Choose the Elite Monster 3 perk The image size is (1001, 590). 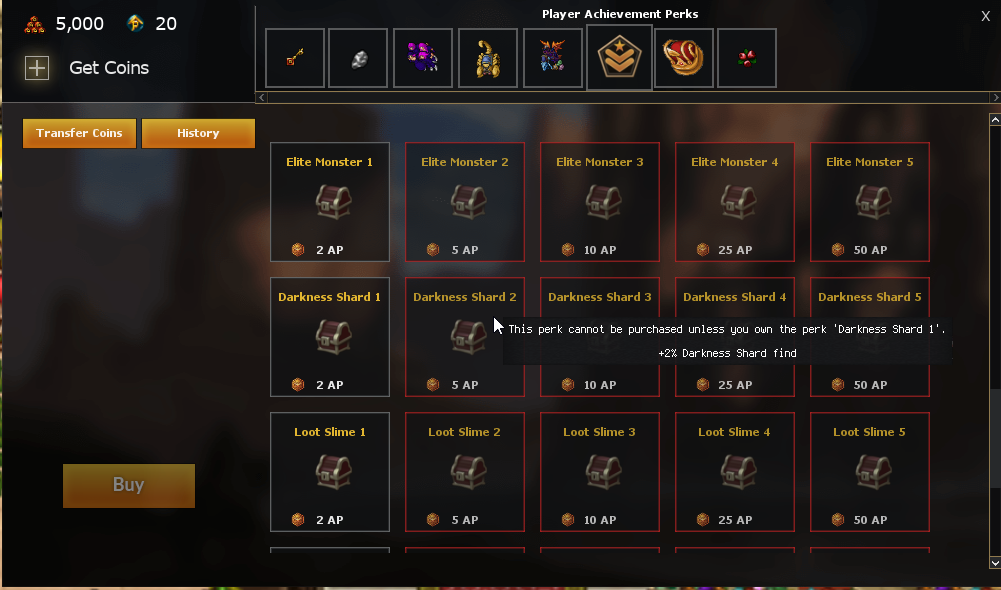click(x=600, y=202)
